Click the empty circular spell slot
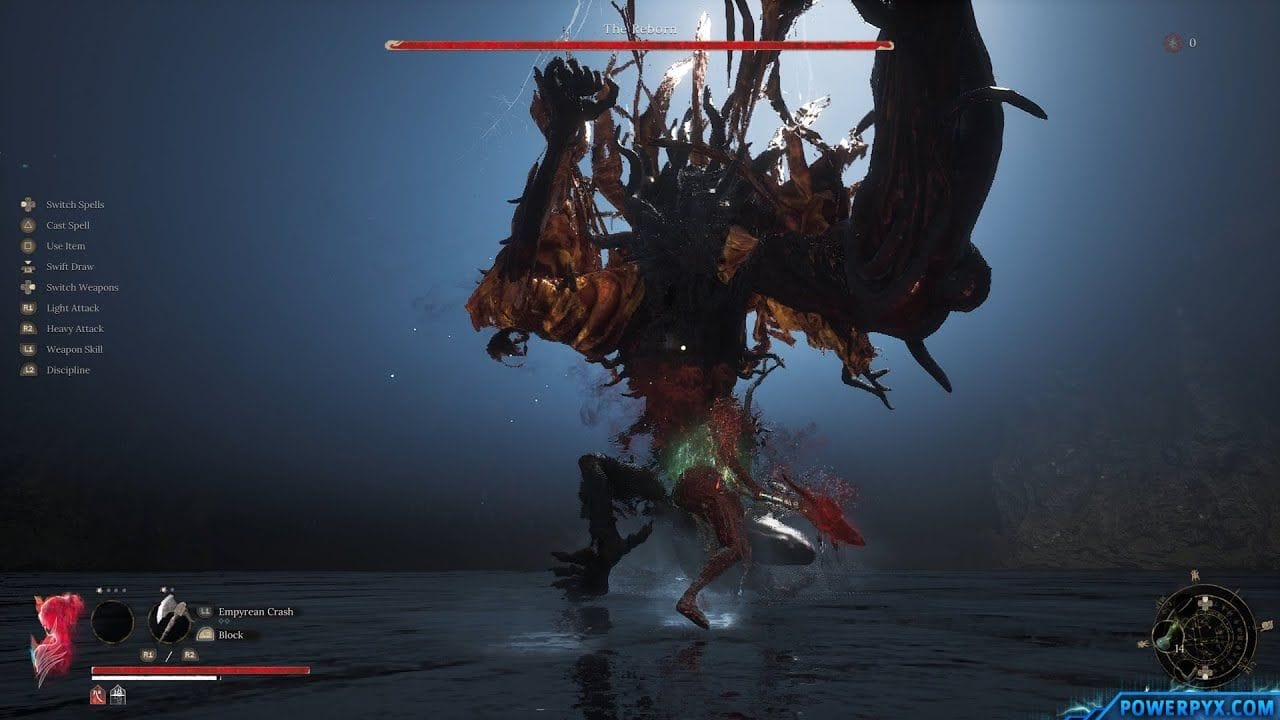 click(112, 622)
